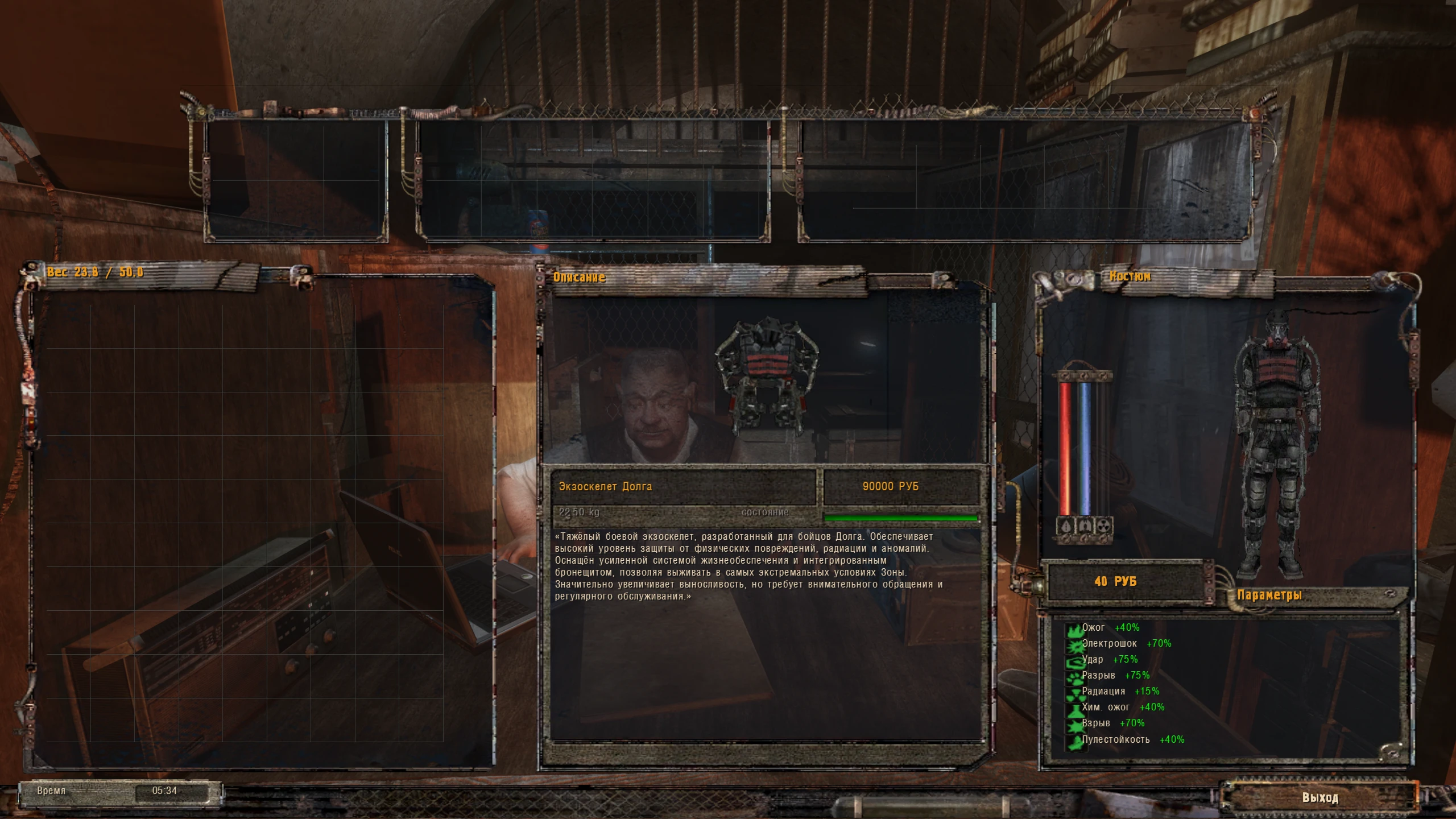Click the Взрыв explosion stat icon
The height and width of the screenshot is (819, 1456).
(1077, 724)
